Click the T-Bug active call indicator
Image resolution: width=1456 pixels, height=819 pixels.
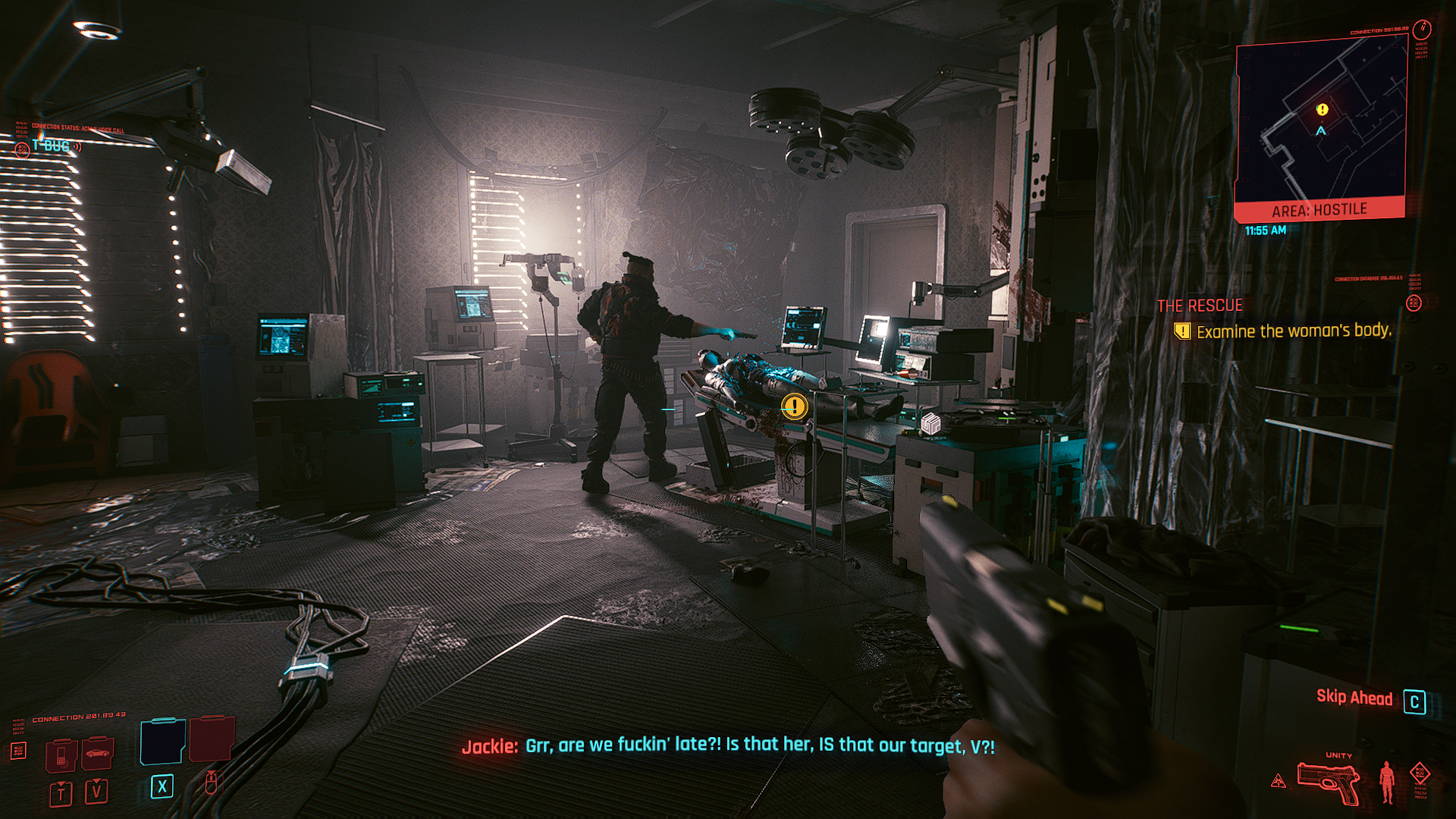coord(52,146)
